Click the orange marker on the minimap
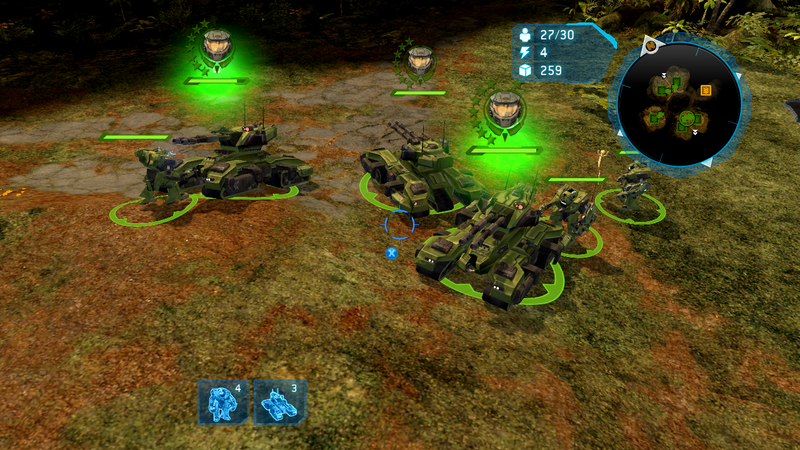 706,90
